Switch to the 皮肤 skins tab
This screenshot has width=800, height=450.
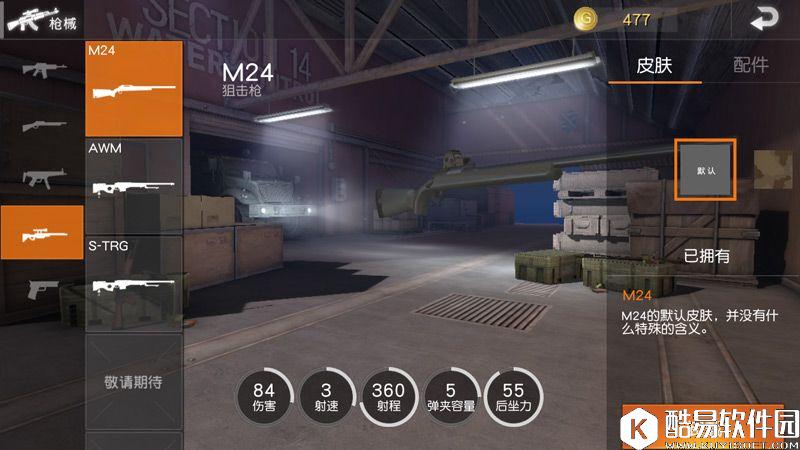655,65
